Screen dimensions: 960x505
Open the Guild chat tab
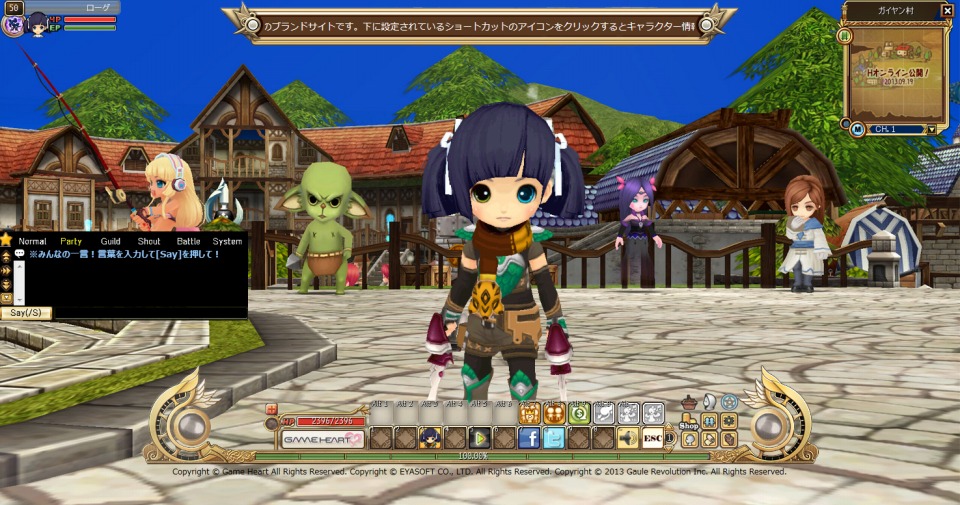(x=110, y=241)
